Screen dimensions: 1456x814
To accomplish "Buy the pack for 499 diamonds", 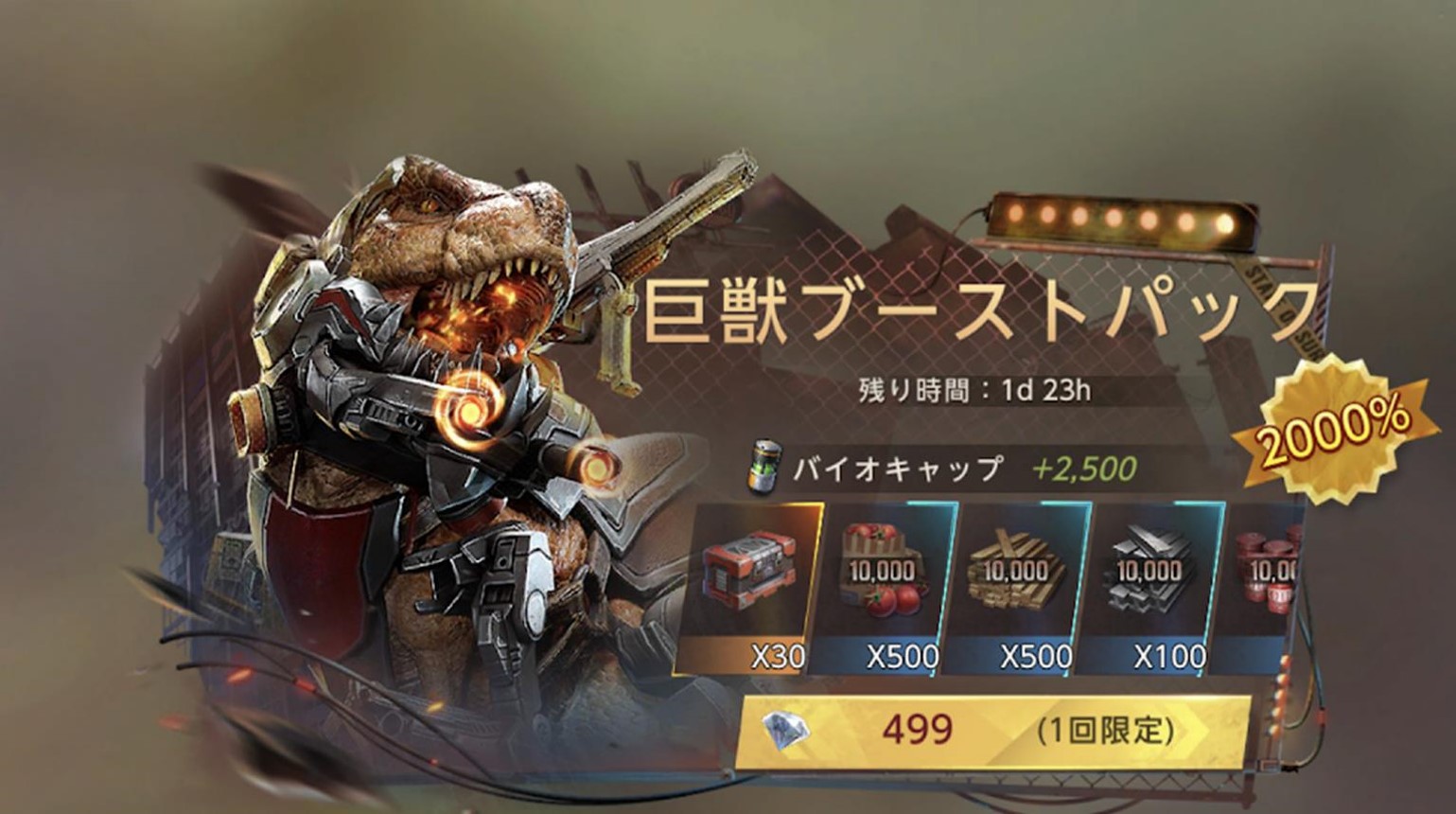I will pos(991,731).
